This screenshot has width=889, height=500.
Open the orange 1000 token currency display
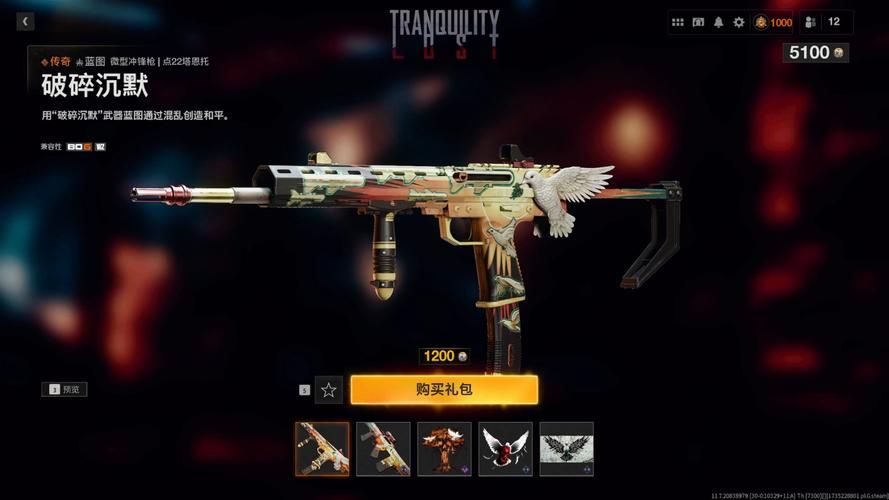coord(773,22)
